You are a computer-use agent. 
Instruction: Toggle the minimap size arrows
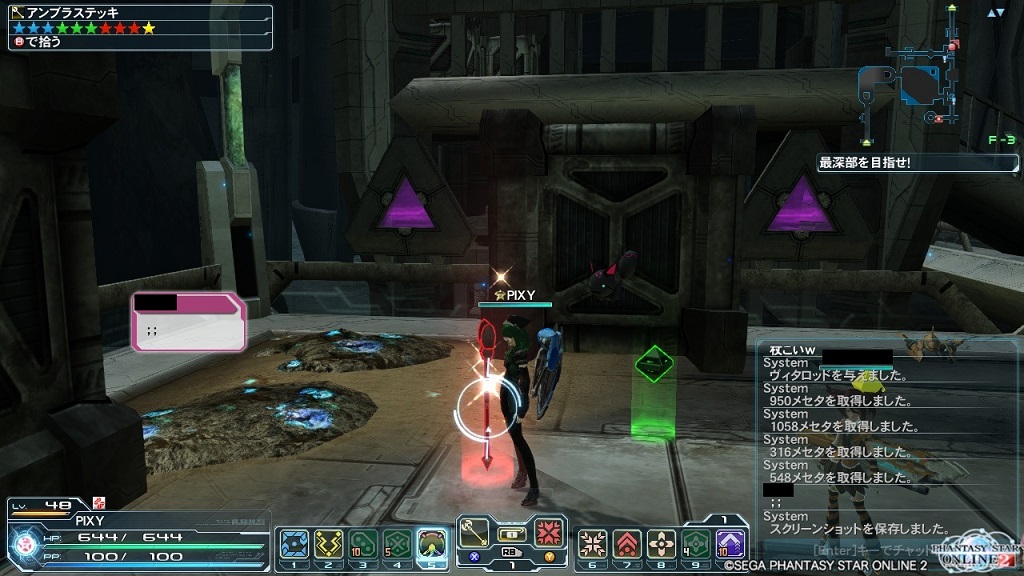click(x=995, y=13)
